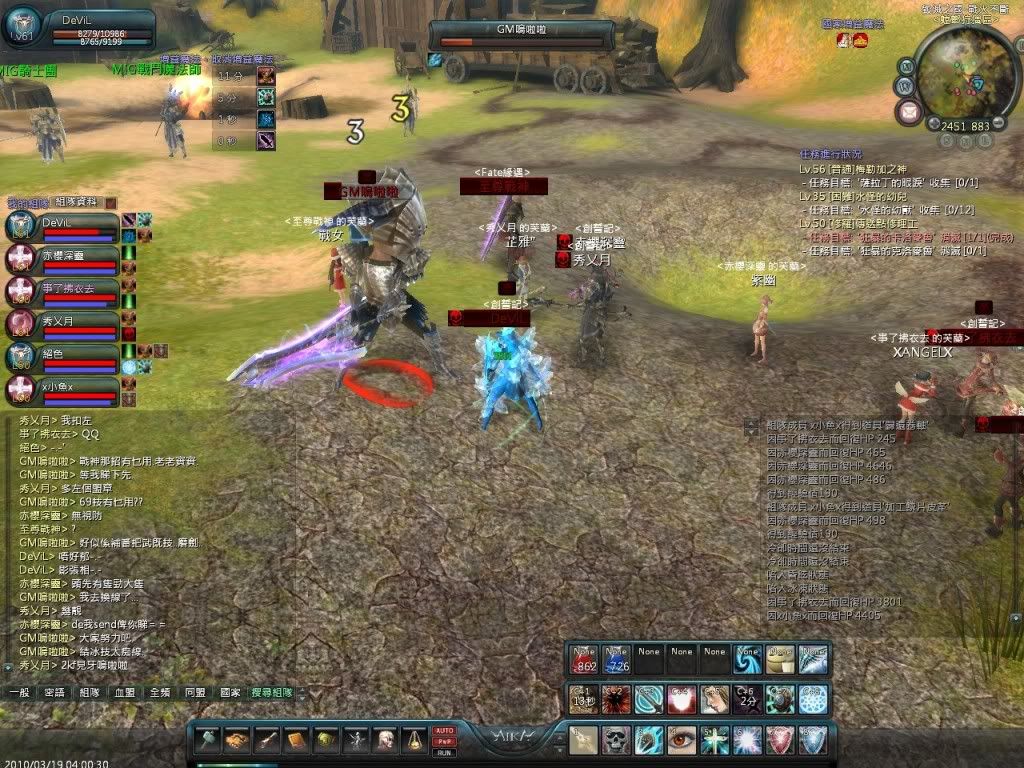Viewport: 1024px width, 768px height.
Task: Open the handshake menu icon
Action: click(x=237, y=740)
